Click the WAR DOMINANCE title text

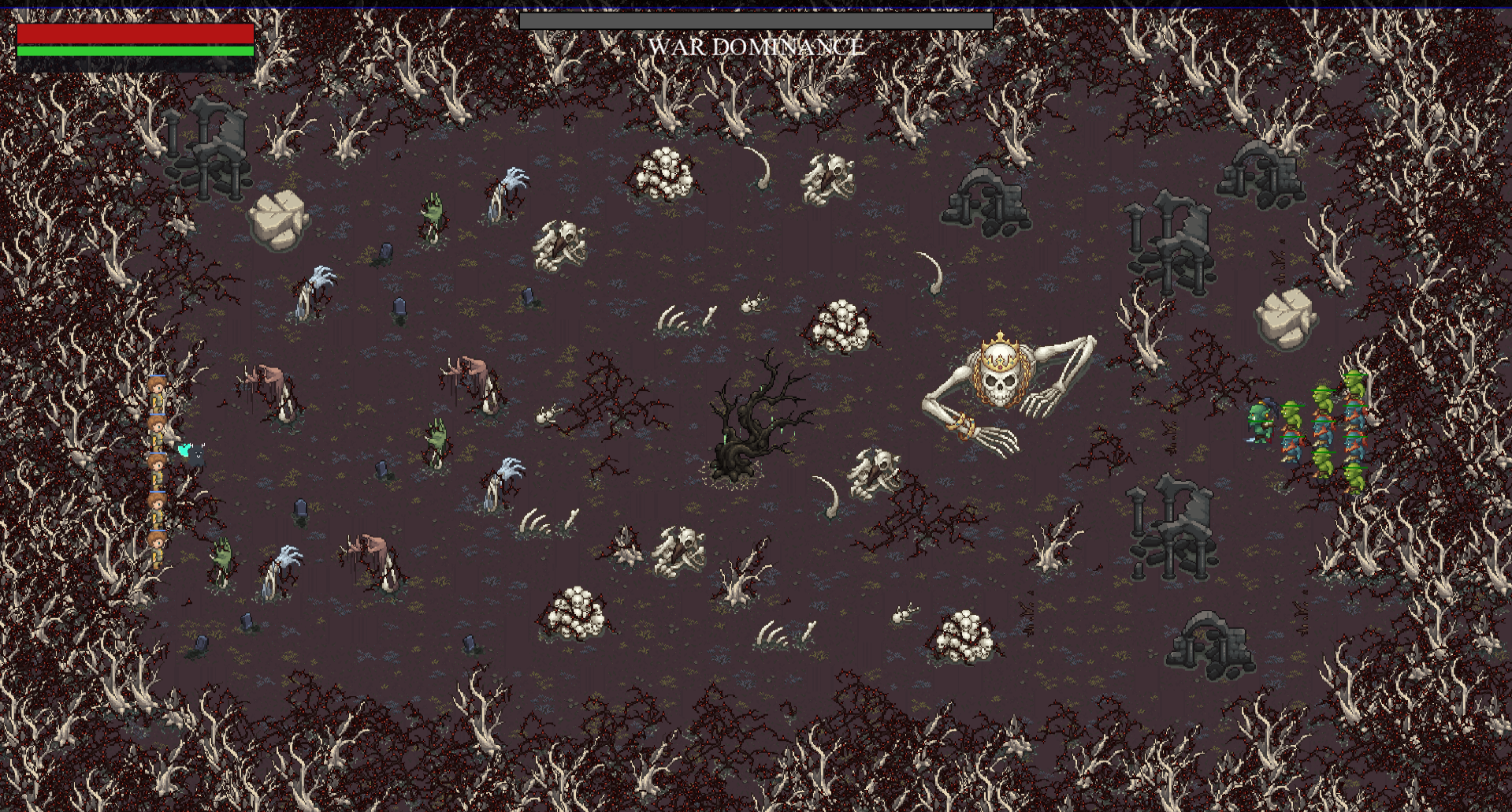(755, 47)
